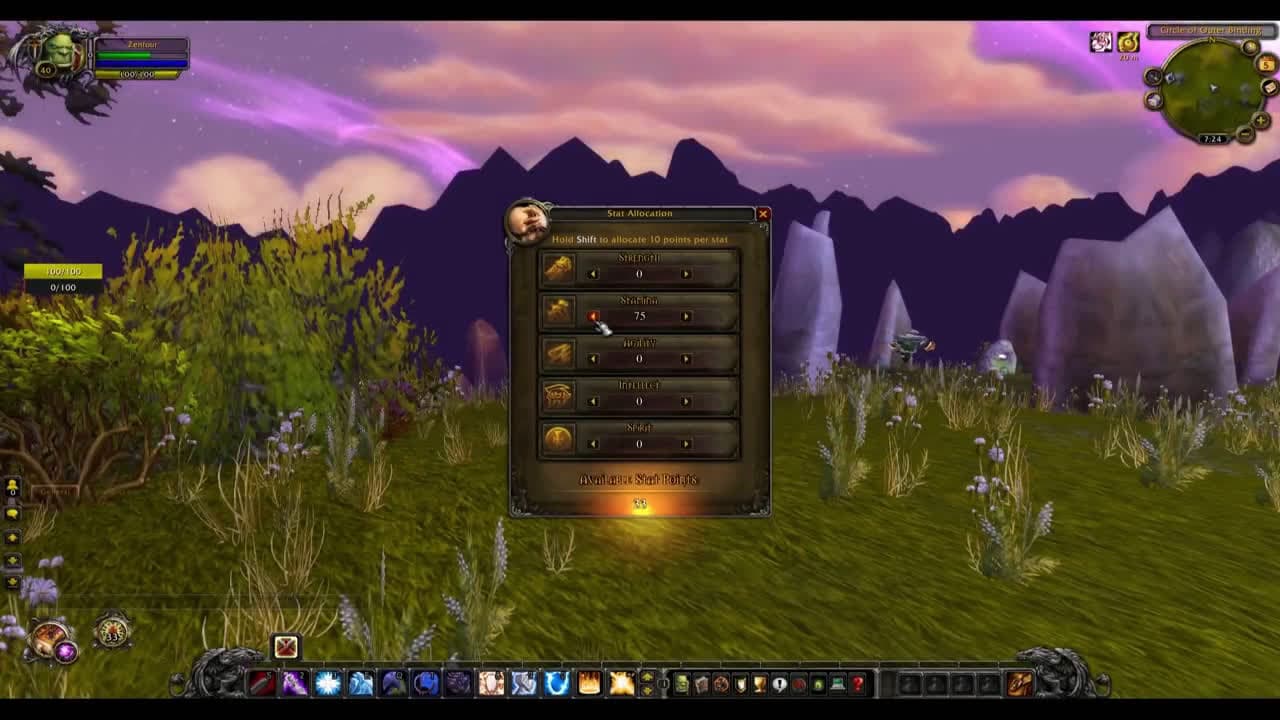Increase Strength using its right arrow
Image resolution: width=1280 pixels, height=720 pixels.
pos(684,273)
